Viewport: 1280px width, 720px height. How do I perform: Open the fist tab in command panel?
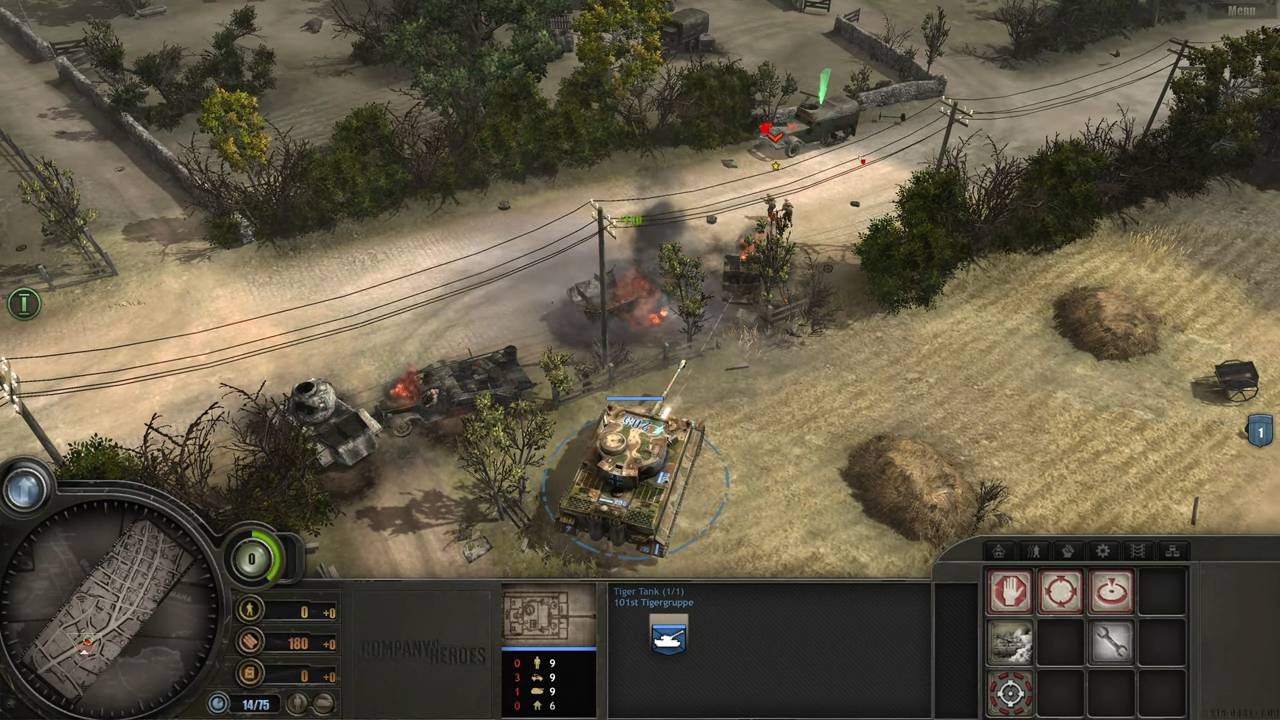(1067, 551)
